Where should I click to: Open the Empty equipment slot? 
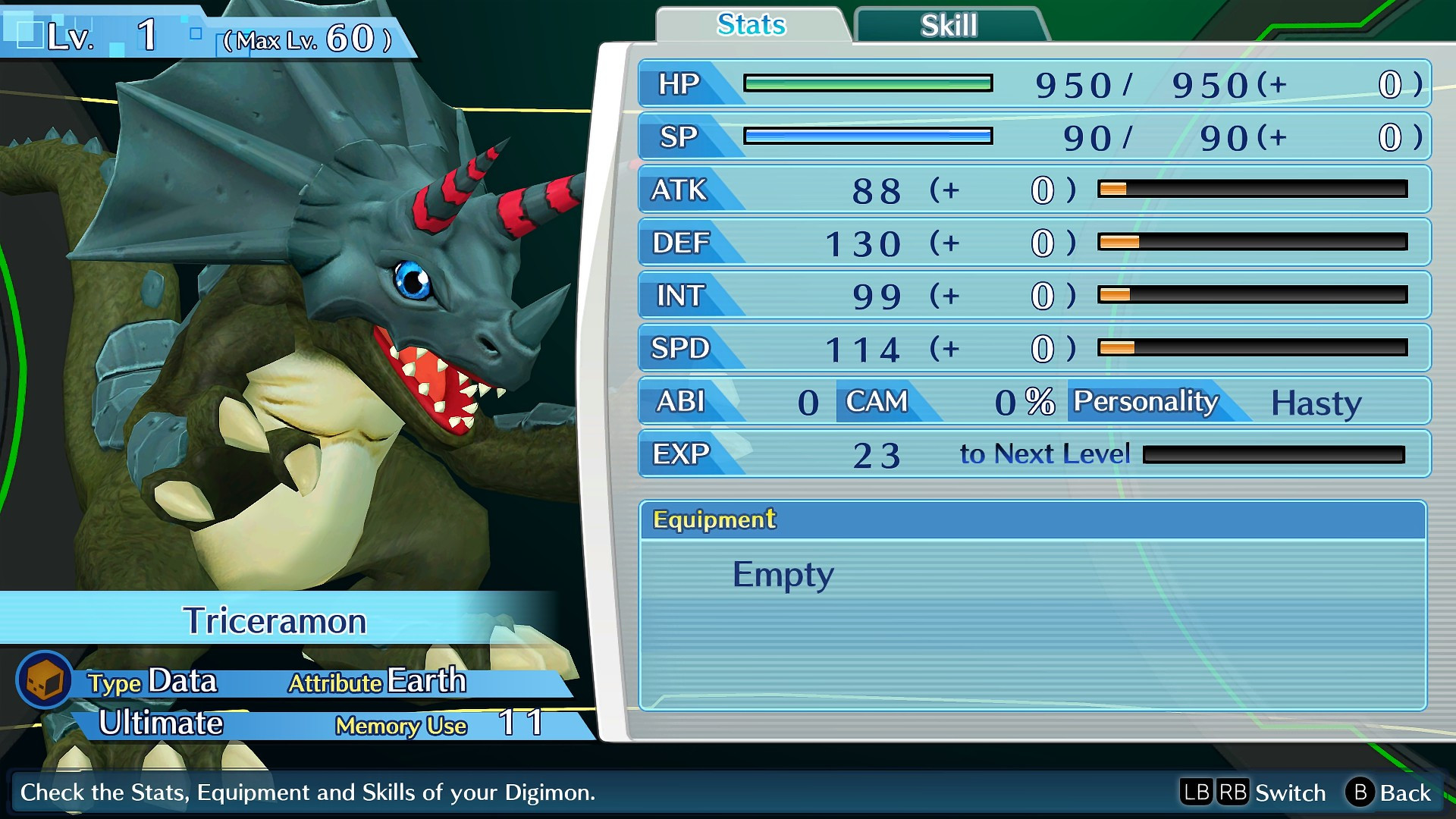tap(783, 574)
